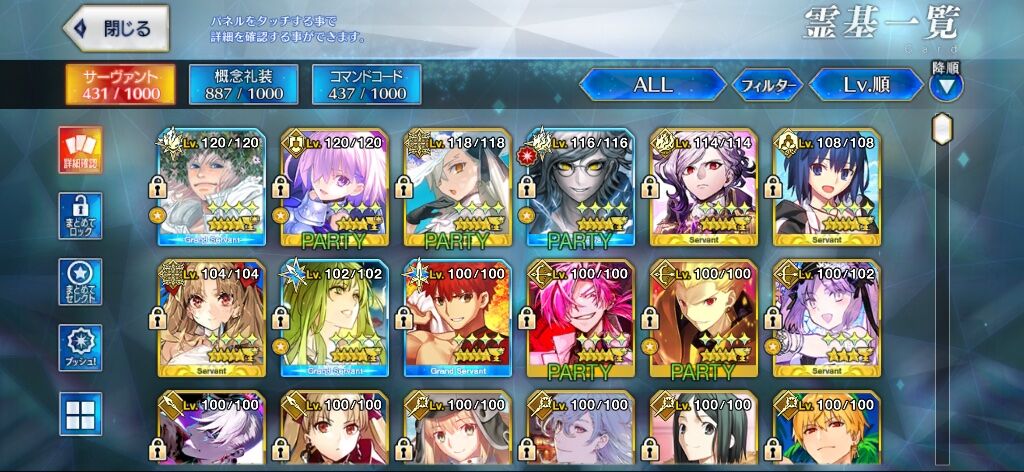
Task: Change the Lv.順 sort order
Action: coord(866,85)
